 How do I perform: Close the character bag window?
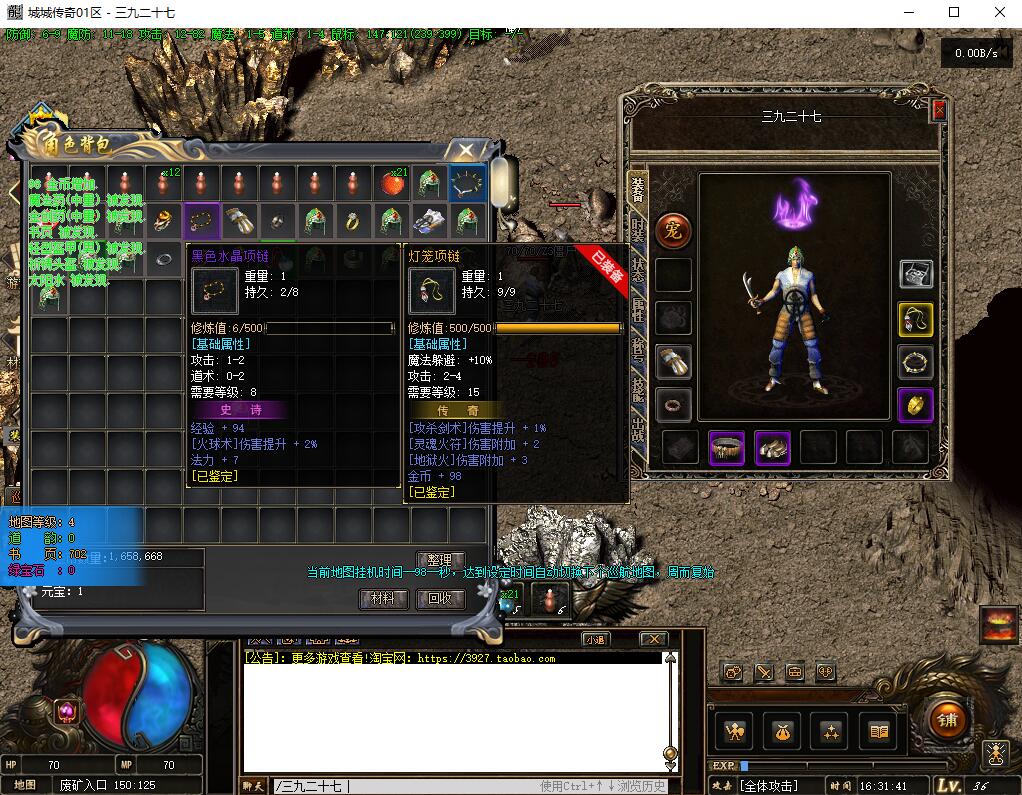pos(466,151)
